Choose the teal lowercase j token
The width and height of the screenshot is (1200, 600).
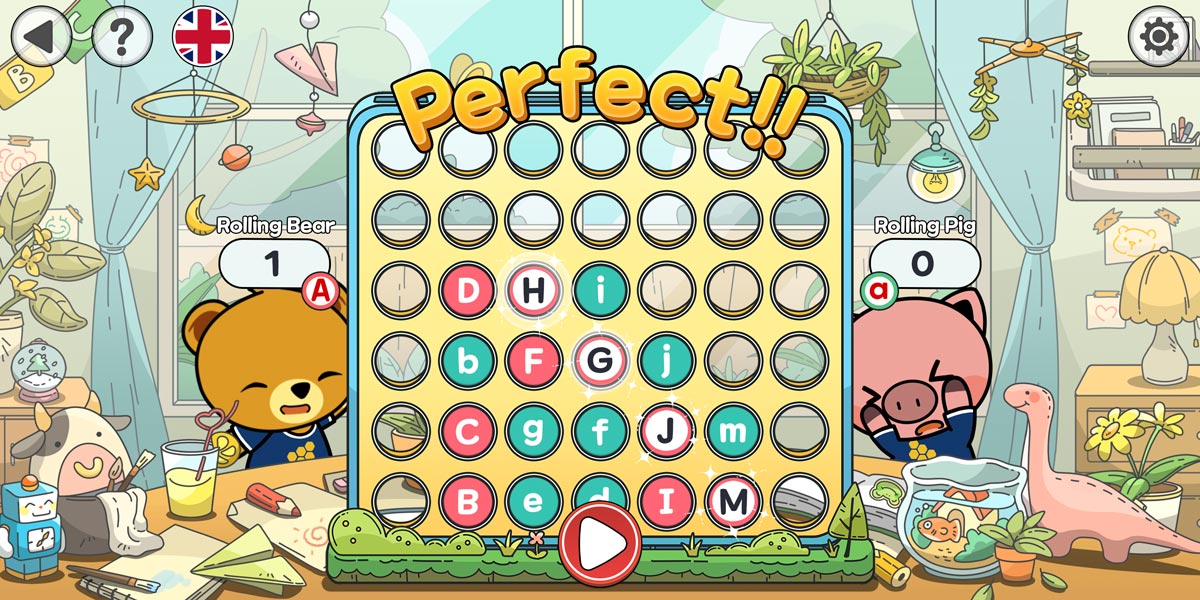(668, 361)
